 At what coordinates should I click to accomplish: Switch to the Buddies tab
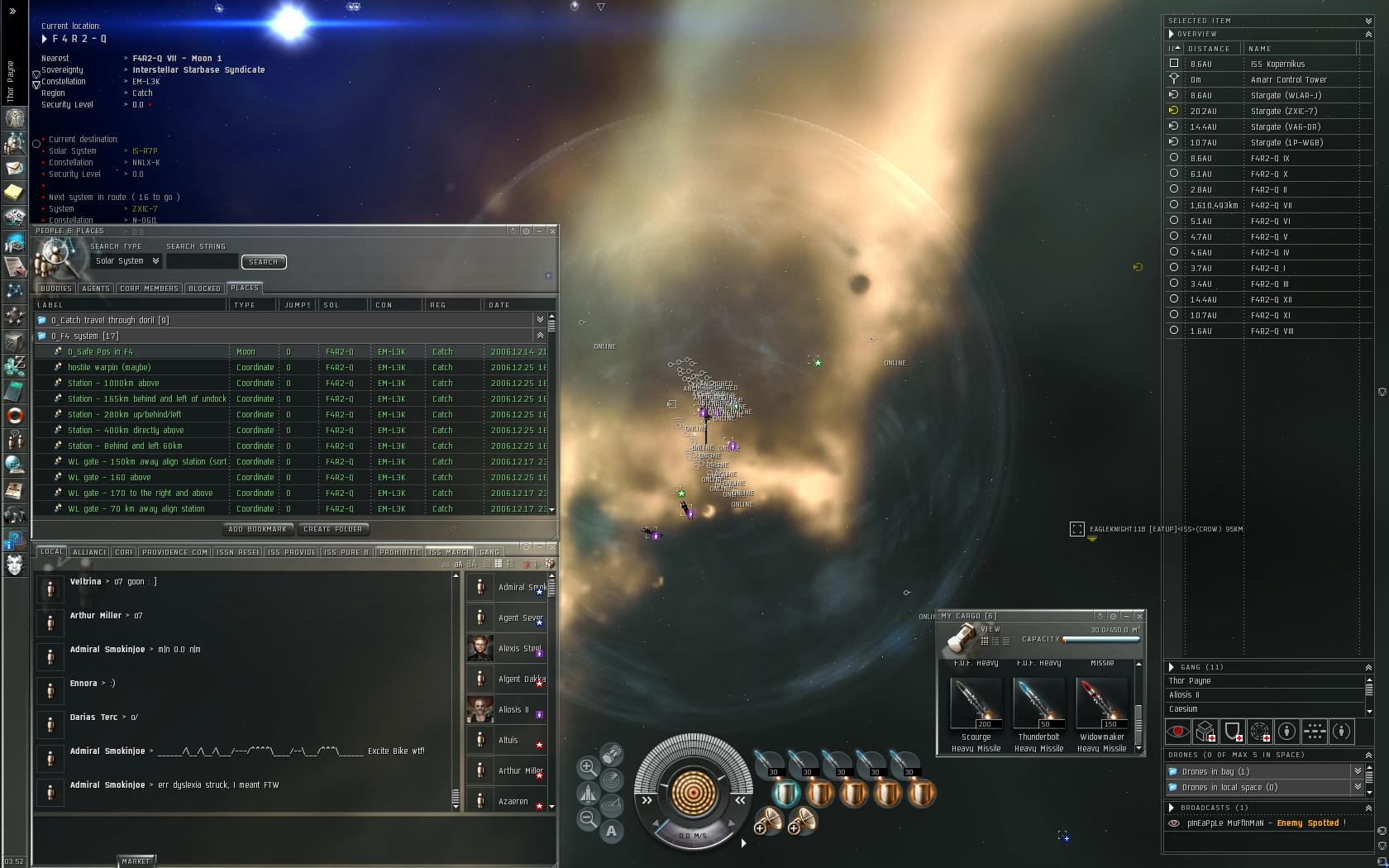coord(56,289)
